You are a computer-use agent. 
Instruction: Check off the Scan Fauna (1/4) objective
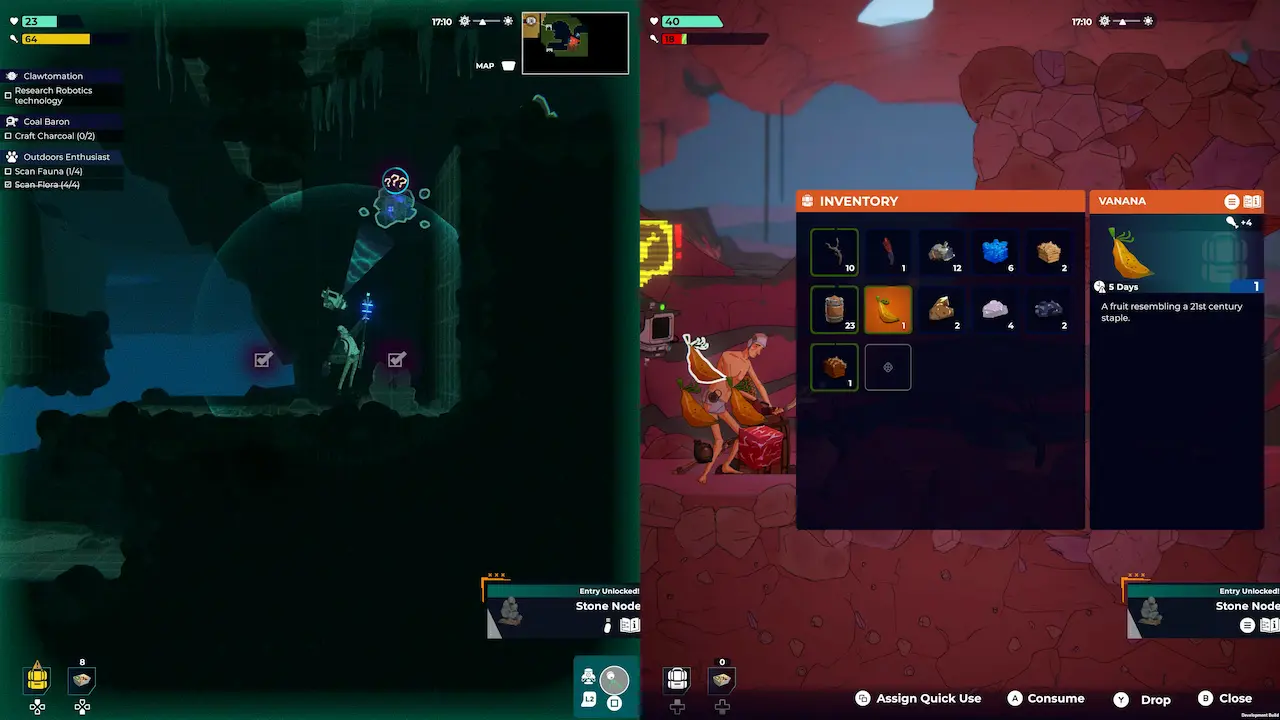(x=7, y=171)
